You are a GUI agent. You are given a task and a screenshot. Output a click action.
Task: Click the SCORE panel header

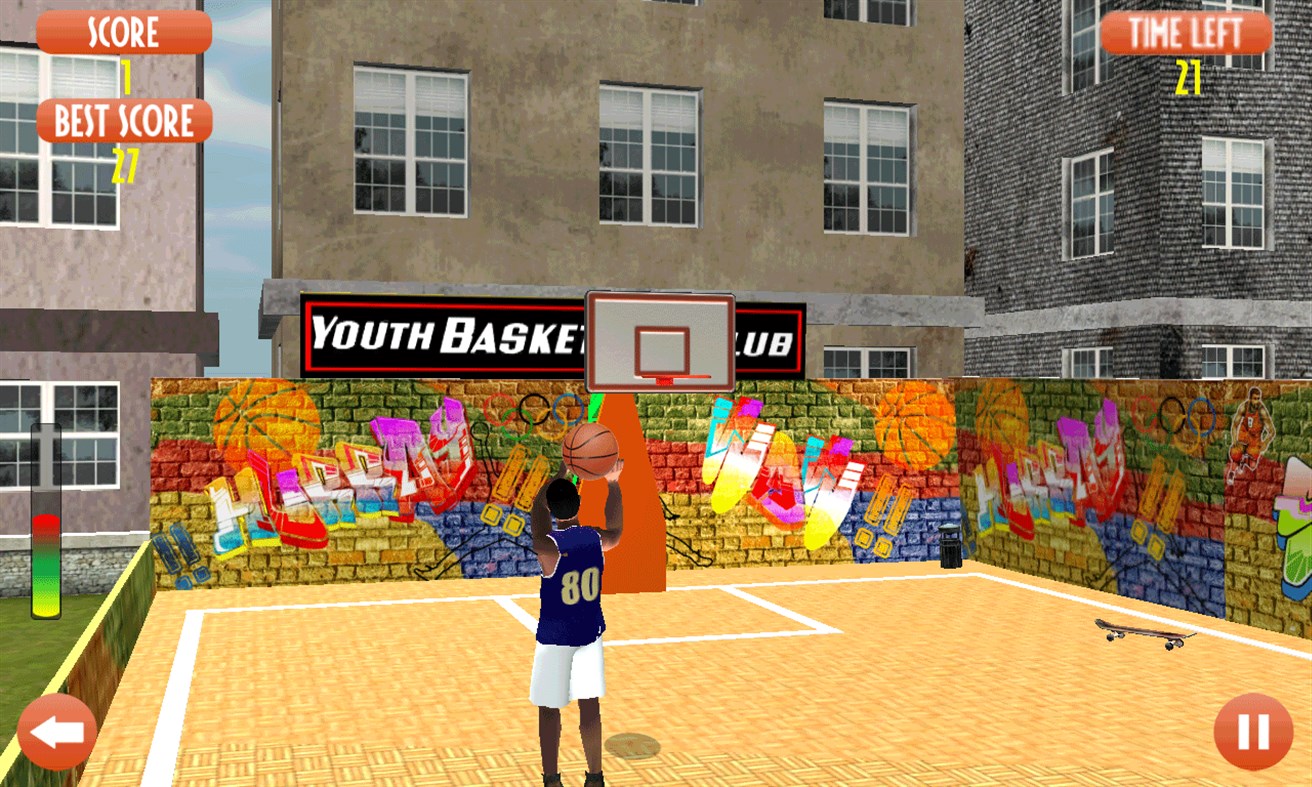(x=122, y=31)
